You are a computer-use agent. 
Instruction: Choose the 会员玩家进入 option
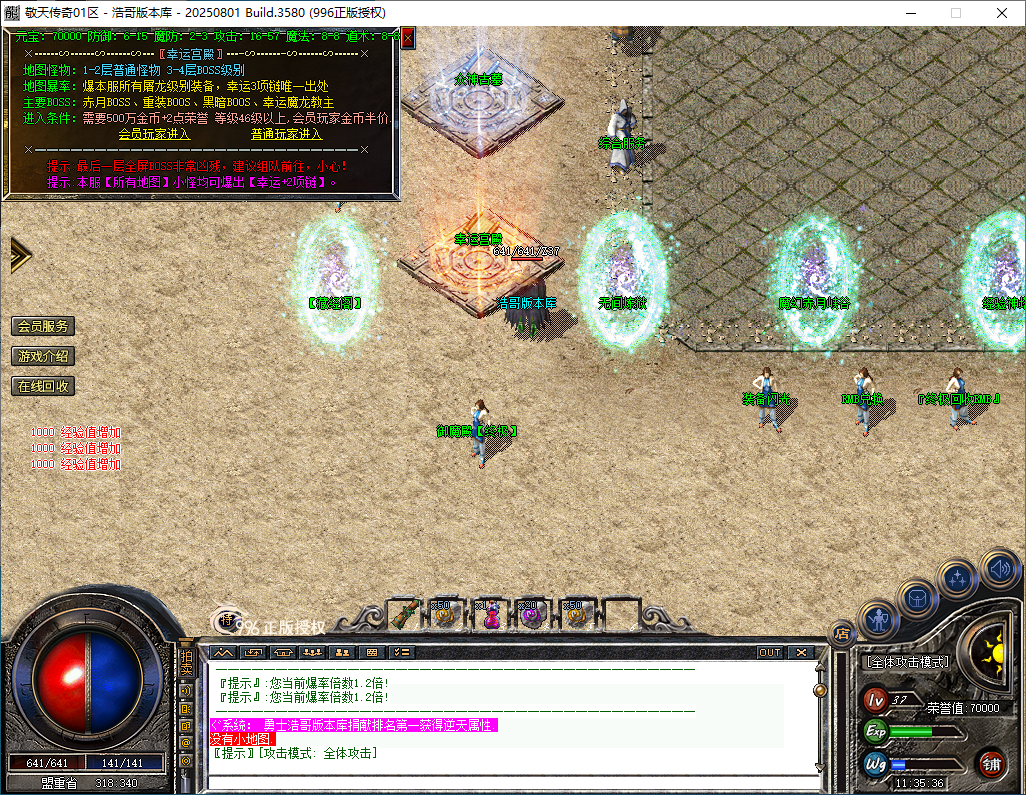click(x=154, y=134)
